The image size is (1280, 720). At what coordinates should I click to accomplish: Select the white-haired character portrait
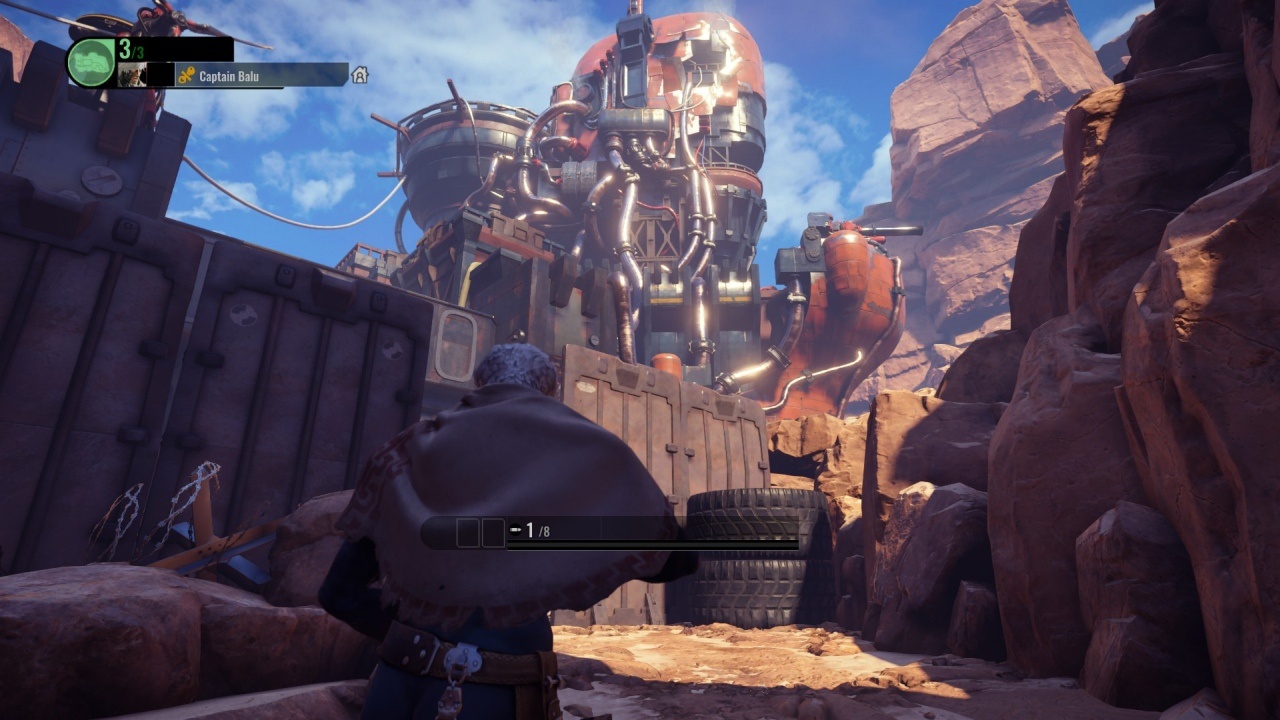[132, 75]
